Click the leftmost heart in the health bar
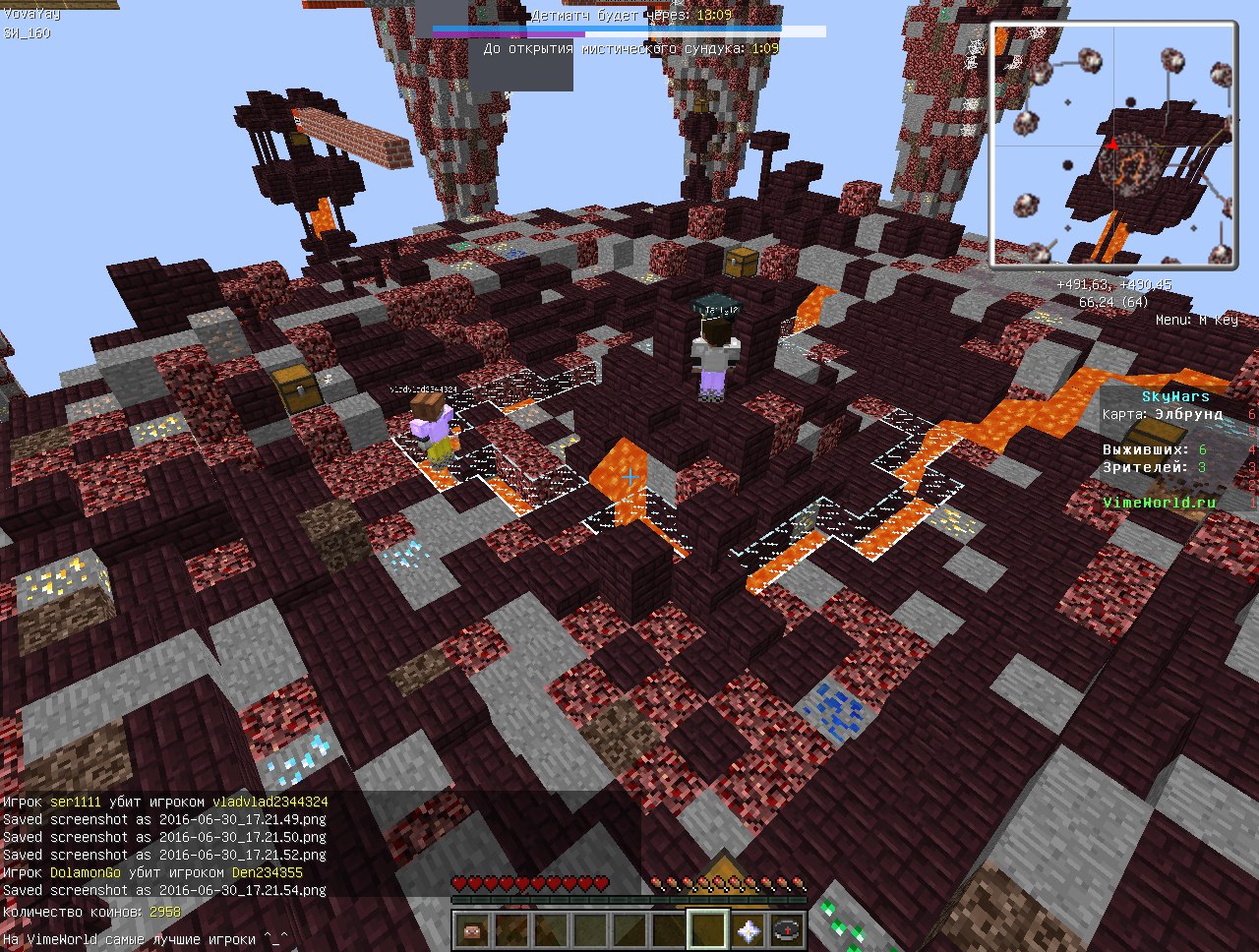1259x952 pixels. (x=459, y=882)
